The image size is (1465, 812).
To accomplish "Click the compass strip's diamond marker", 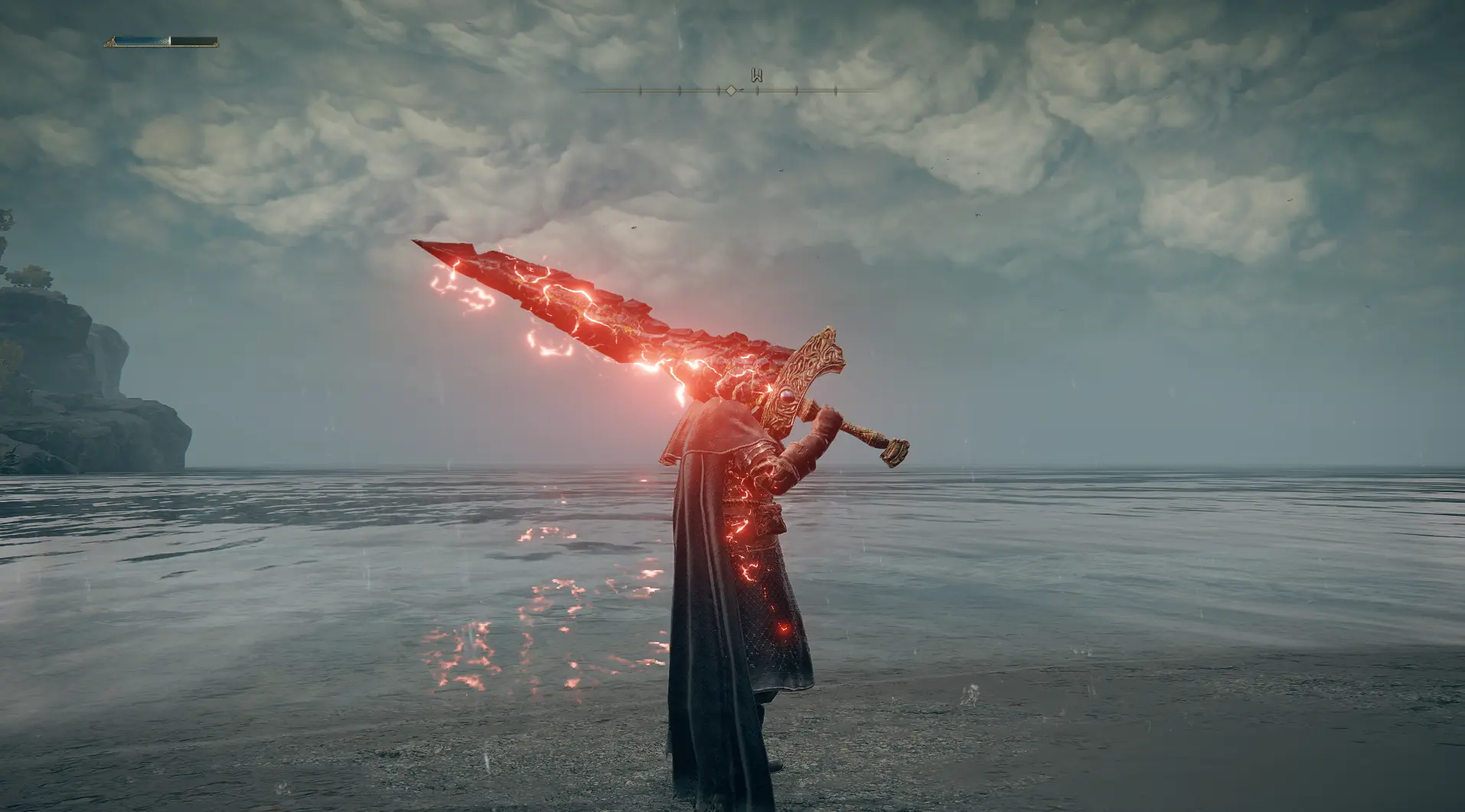I will pos(731,90).
